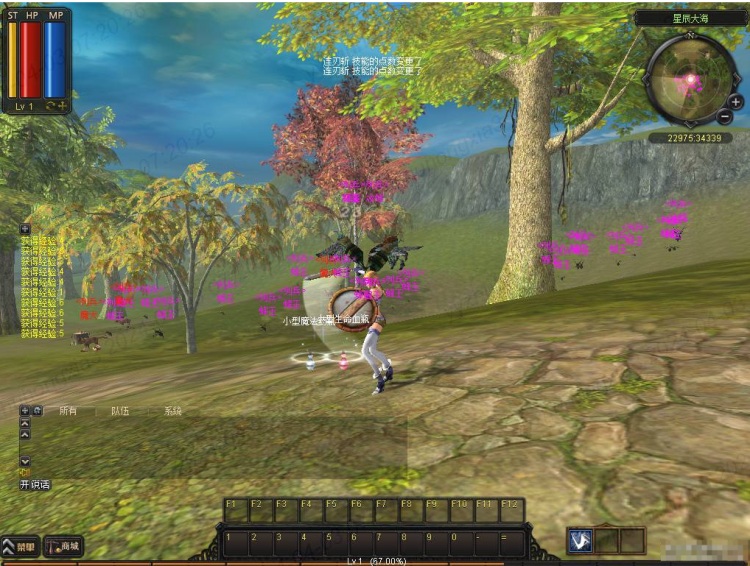The image size is (750, 566).
Task: Switch to the 队伍 team chat tab
Action: (x=120, y=411)
